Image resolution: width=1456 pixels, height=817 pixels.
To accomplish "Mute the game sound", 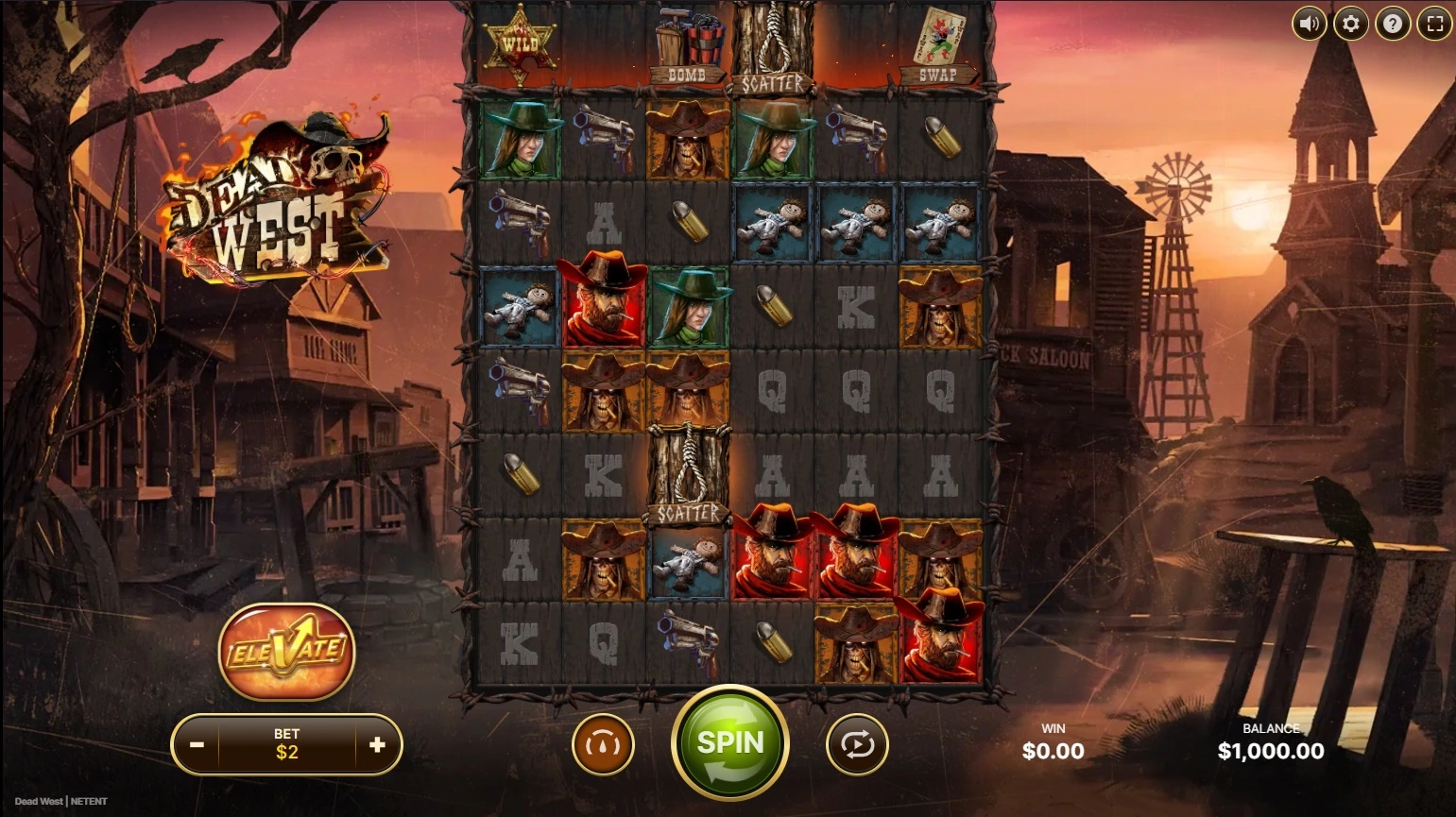I will point(1310,24).
